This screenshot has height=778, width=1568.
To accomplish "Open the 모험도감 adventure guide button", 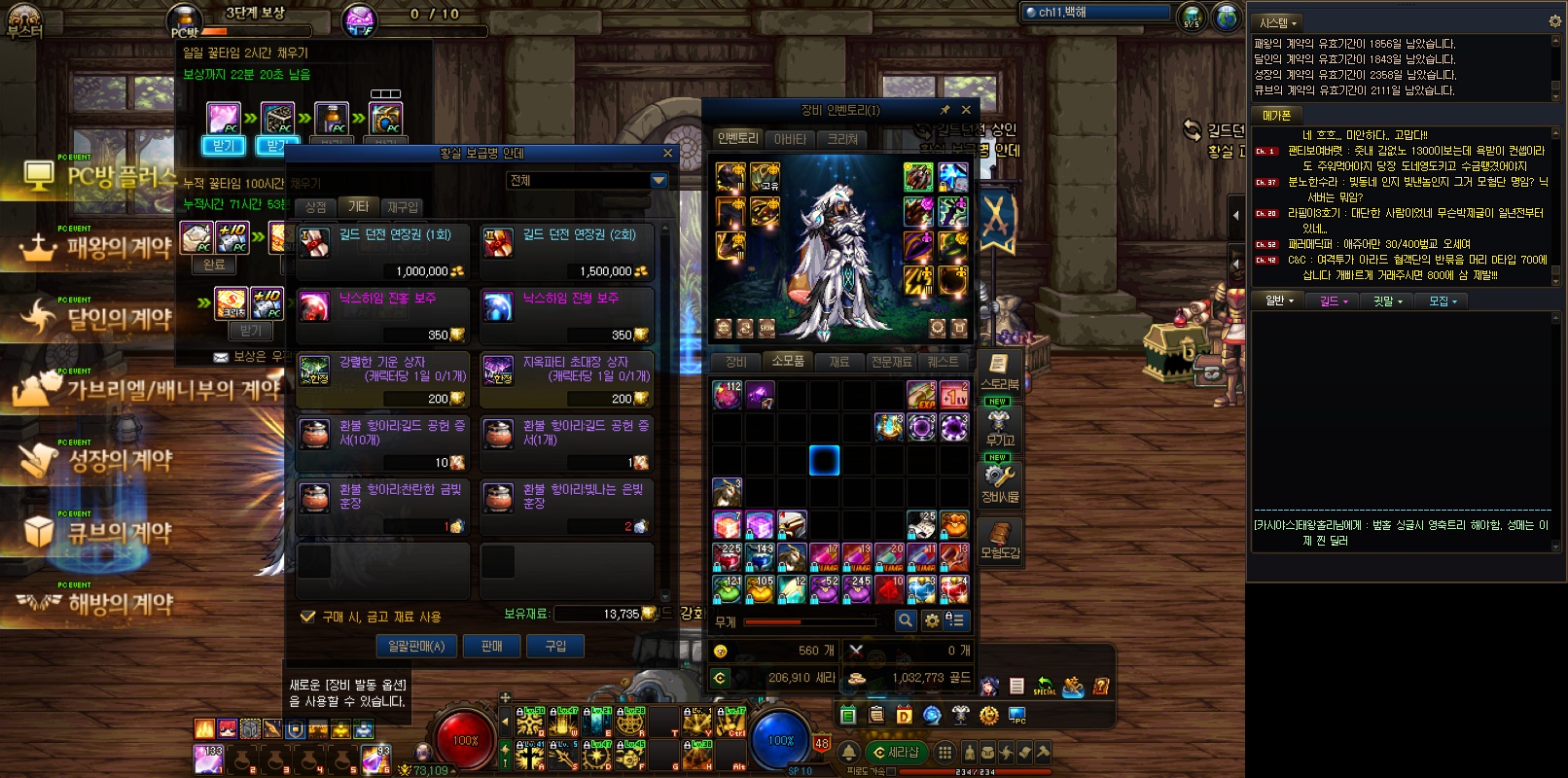I will (999, 541).
